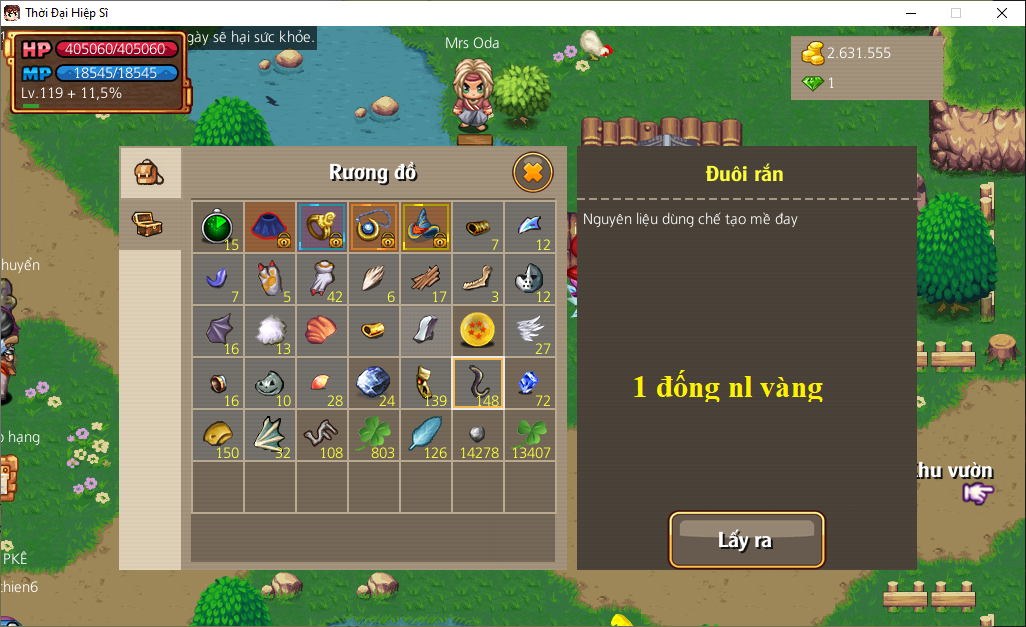Select the orange seashell item
The height and width of the screenshot is (627, 1026).
click(322, 331)
